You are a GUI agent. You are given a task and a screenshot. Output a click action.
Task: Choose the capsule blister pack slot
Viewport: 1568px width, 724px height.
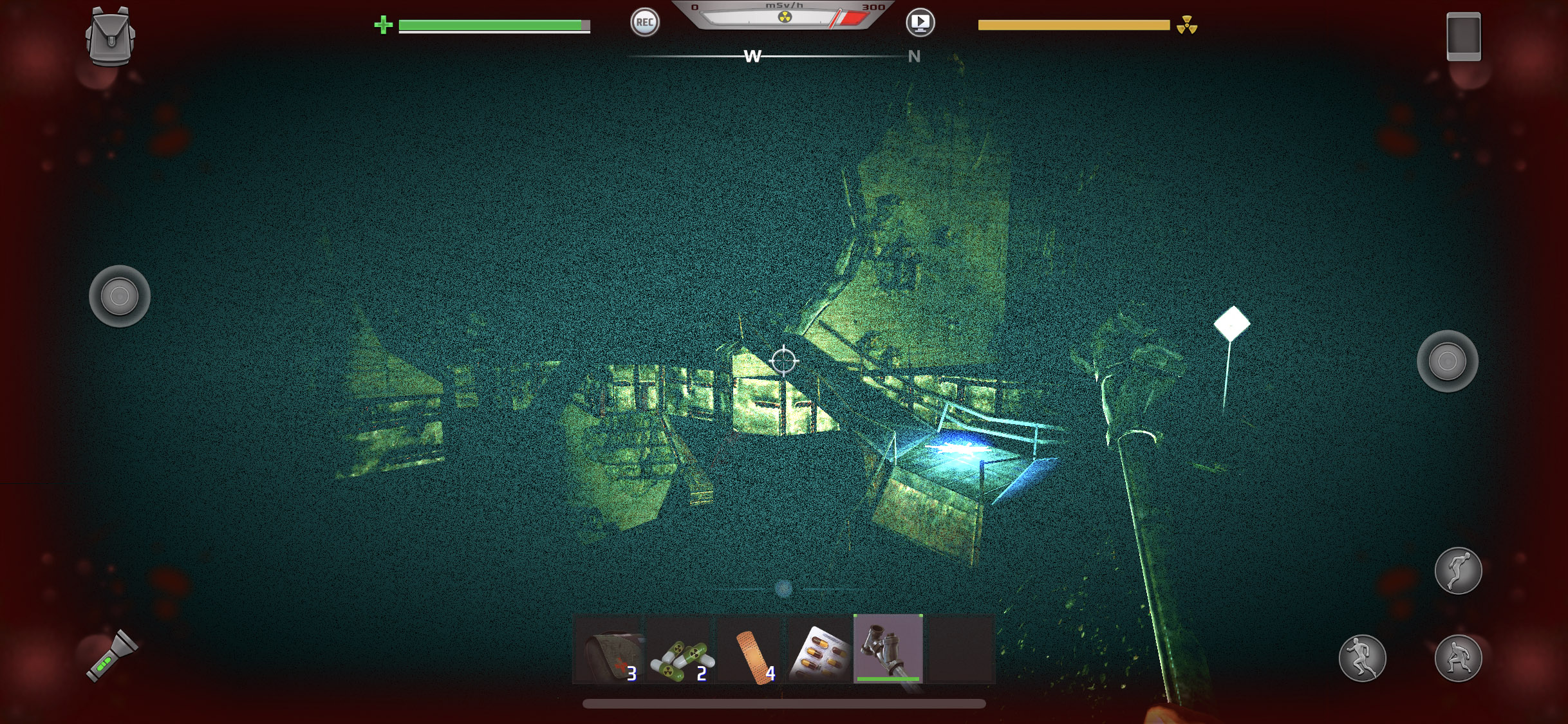(x=819, y=649)
